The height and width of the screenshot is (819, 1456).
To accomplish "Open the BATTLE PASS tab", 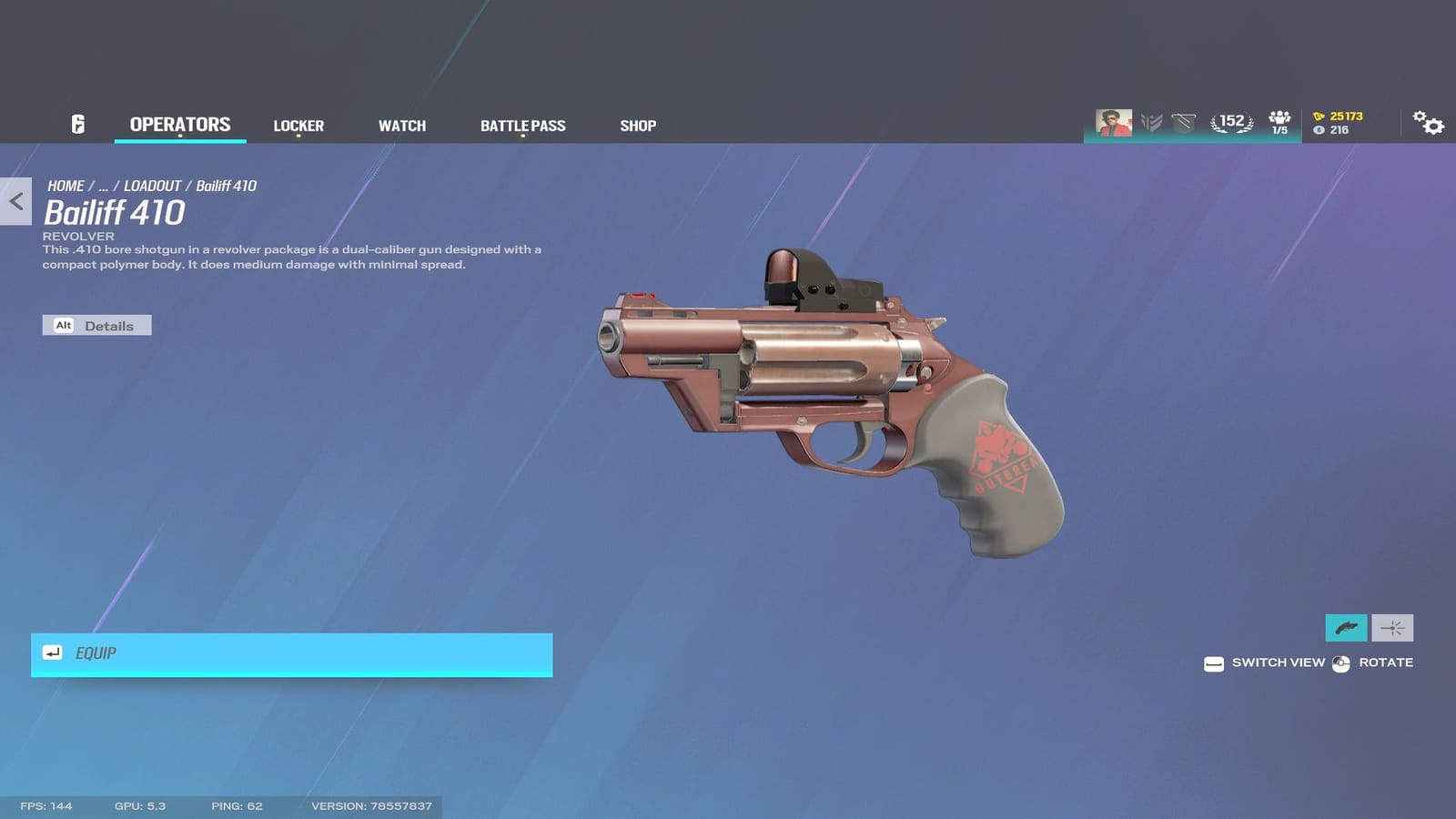I will (x=523, y=126).
